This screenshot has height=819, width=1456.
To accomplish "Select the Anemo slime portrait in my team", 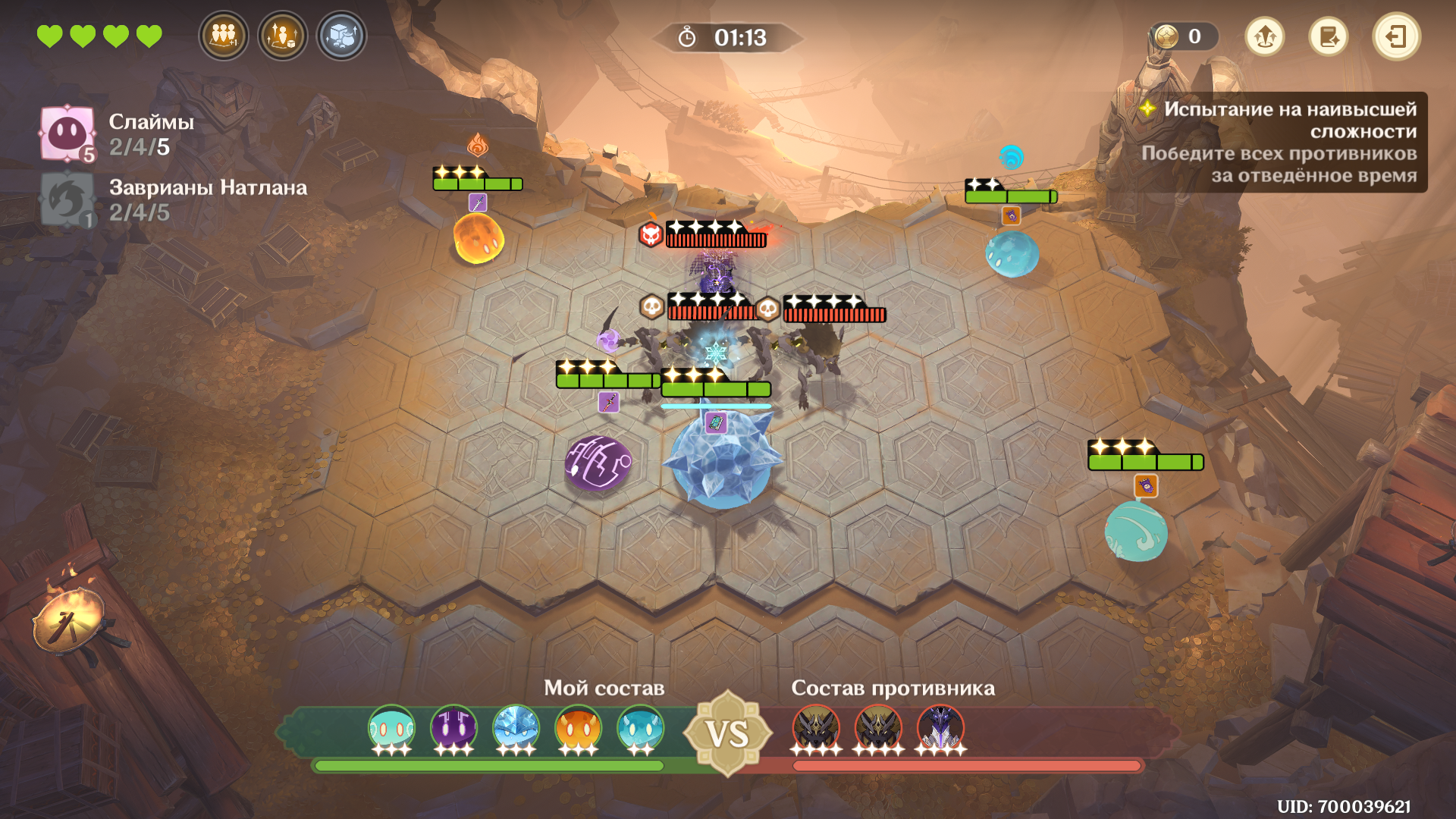I will point(391,729).
